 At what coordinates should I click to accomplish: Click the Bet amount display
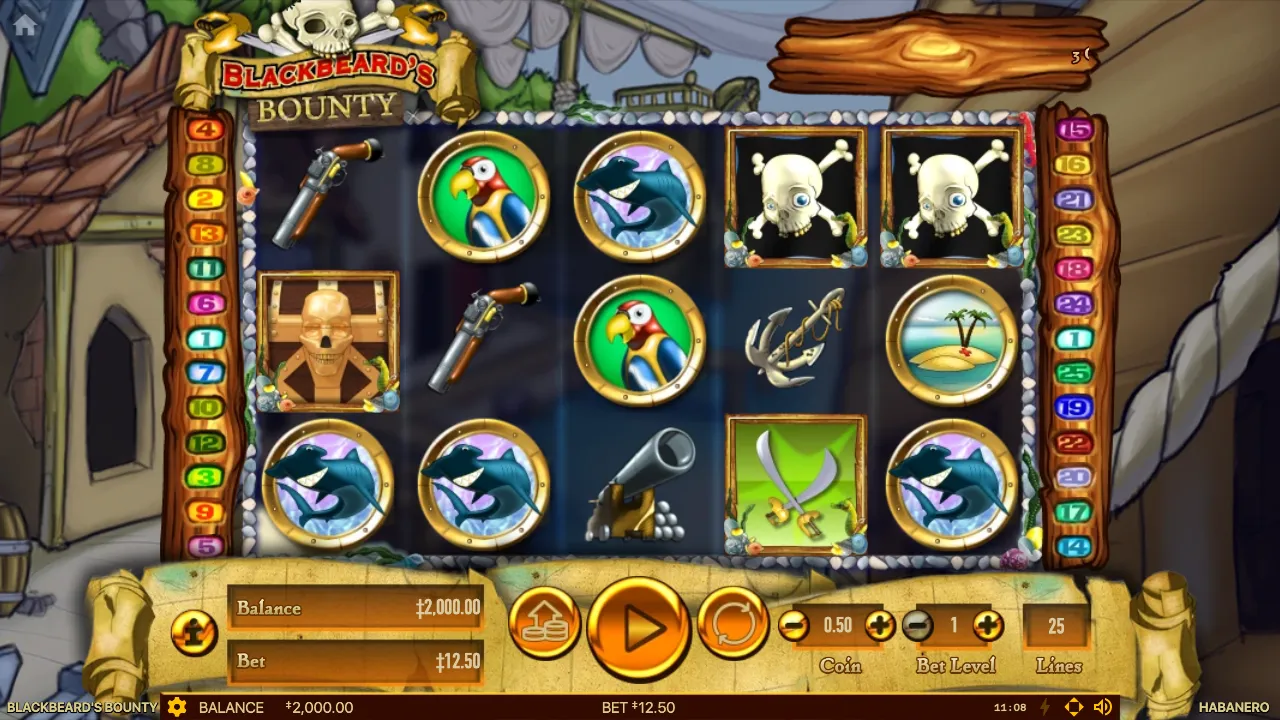pos(356,662)
